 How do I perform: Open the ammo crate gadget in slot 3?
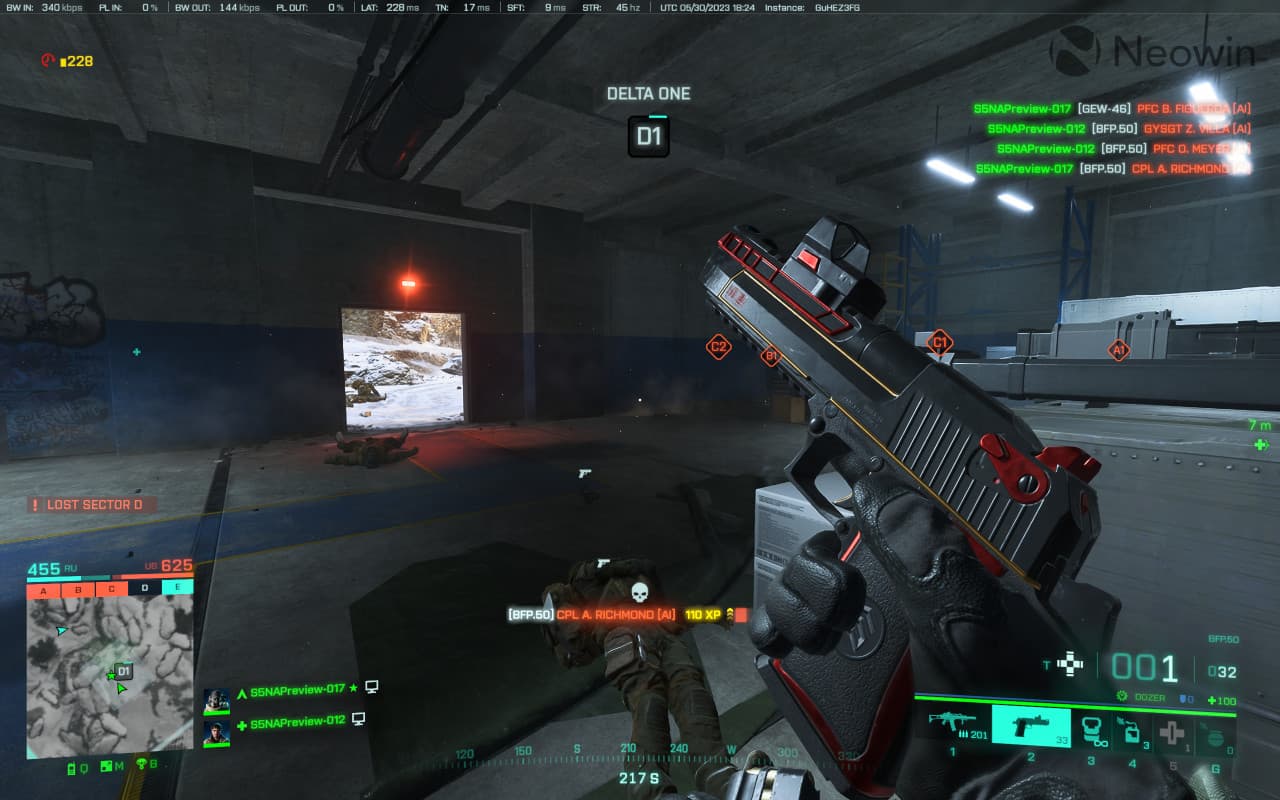1092,729
